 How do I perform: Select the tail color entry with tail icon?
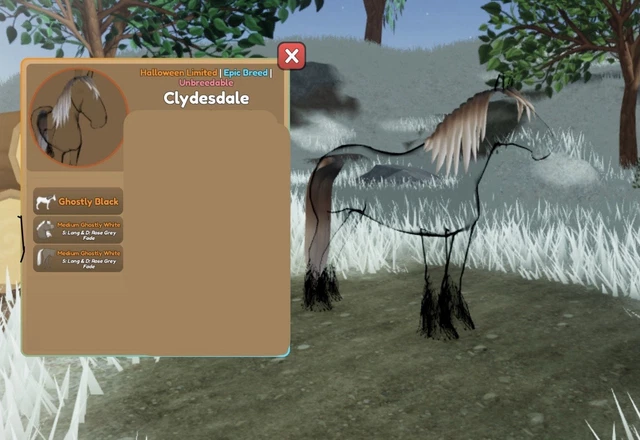coord(78,259)
